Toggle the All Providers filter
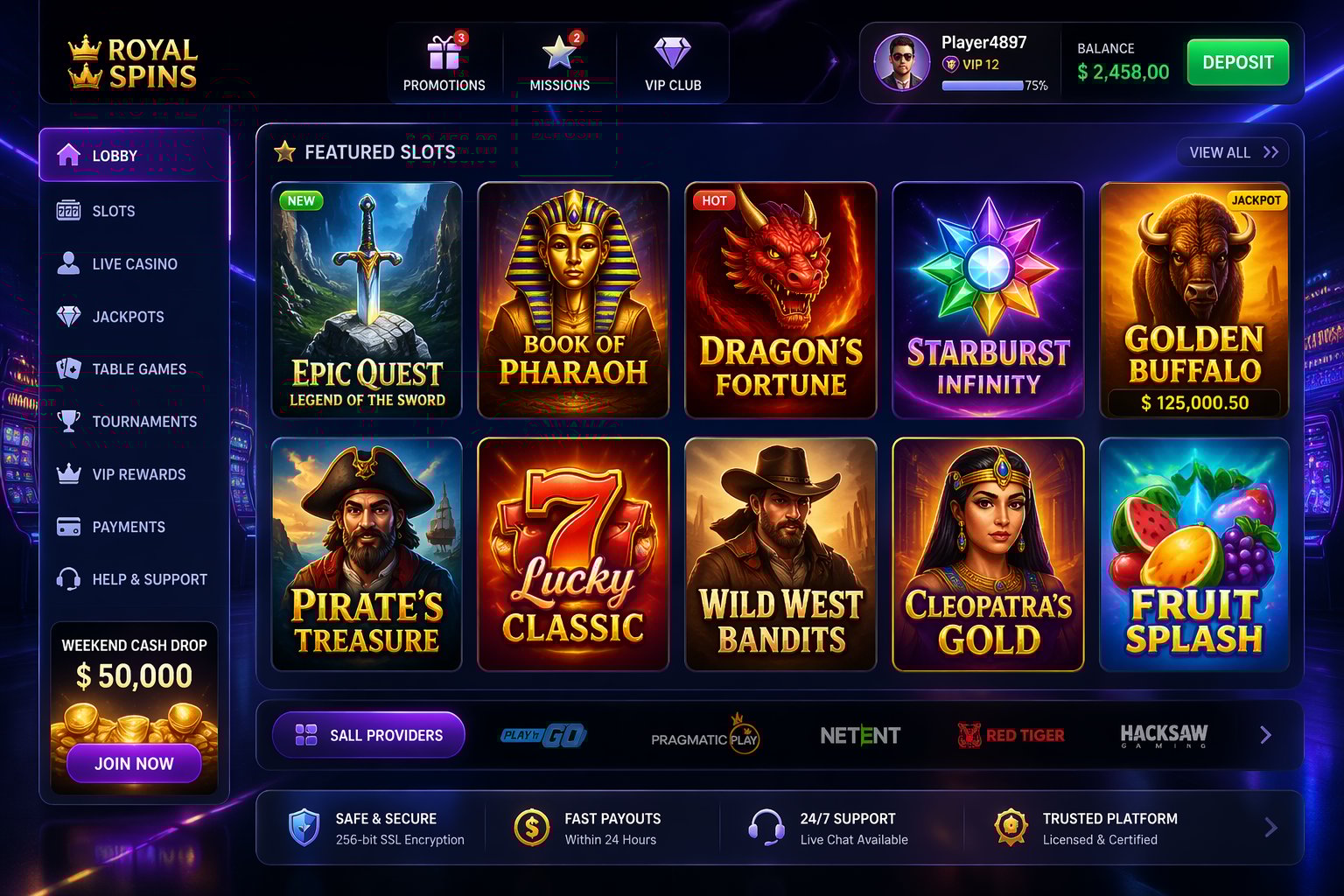 (x=367, y=735)
